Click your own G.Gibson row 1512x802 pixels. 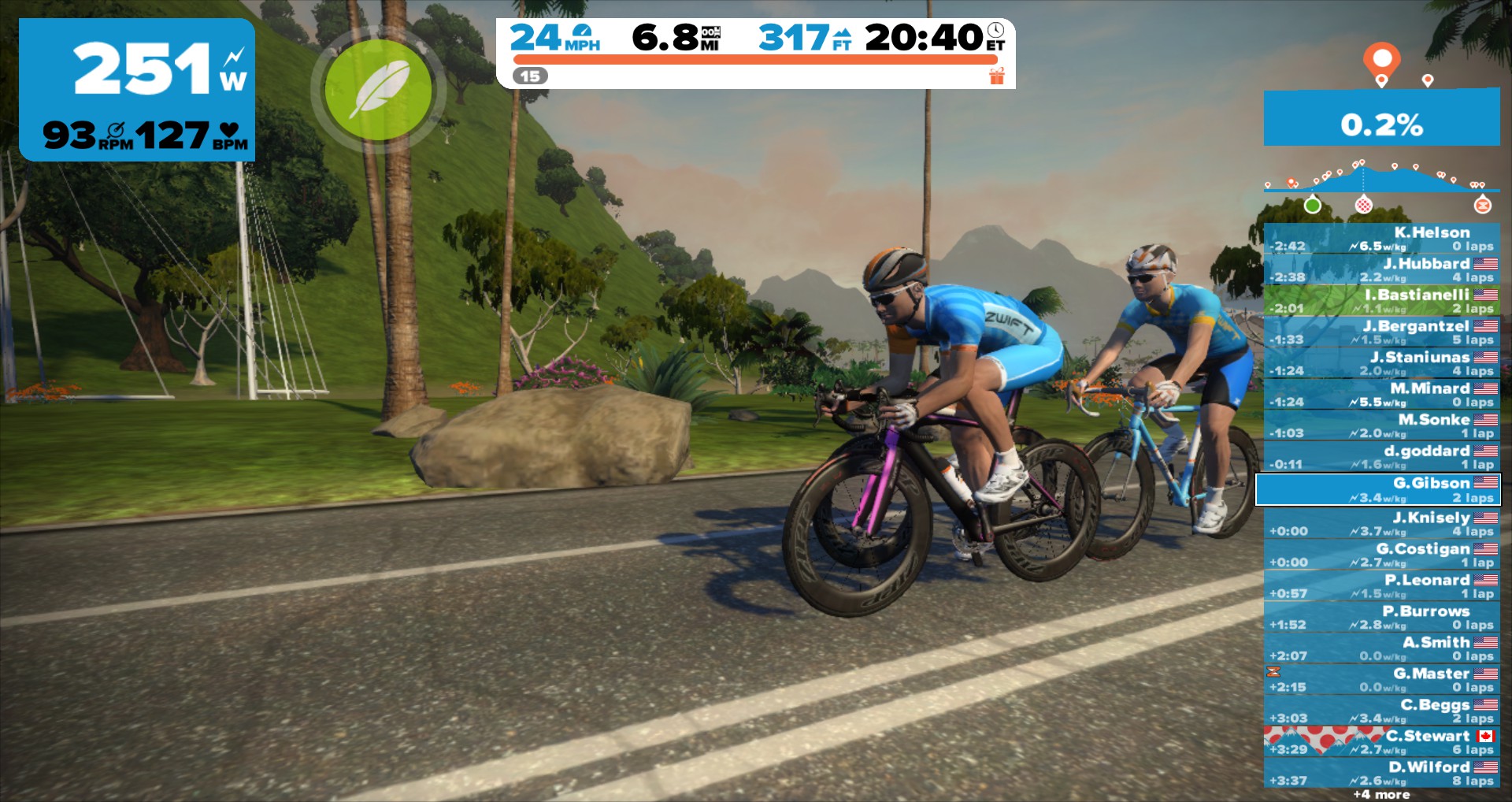1378,489
